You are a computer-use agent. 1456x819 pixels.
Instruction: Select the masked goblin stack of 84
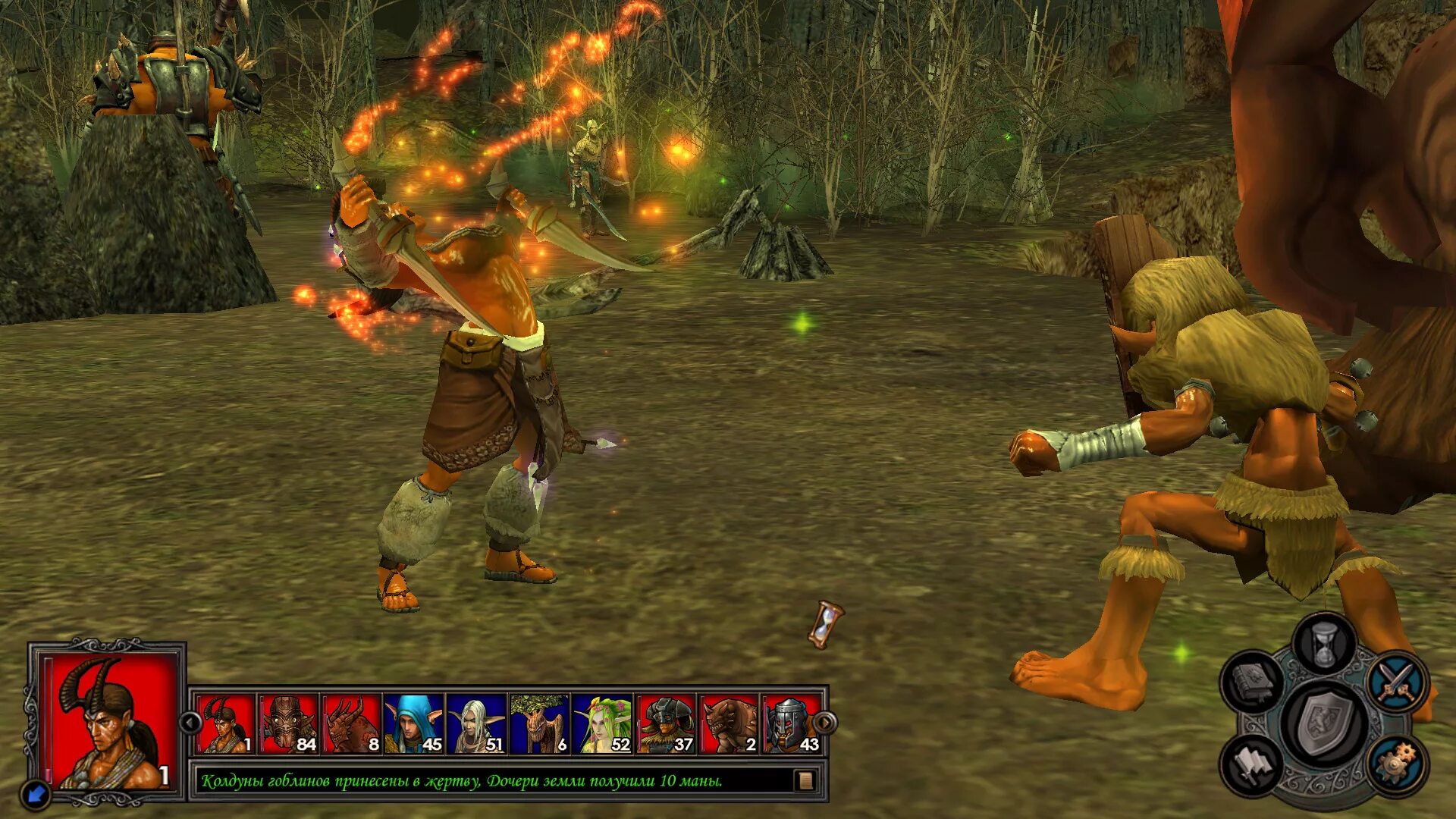click(x=288, y=724)
